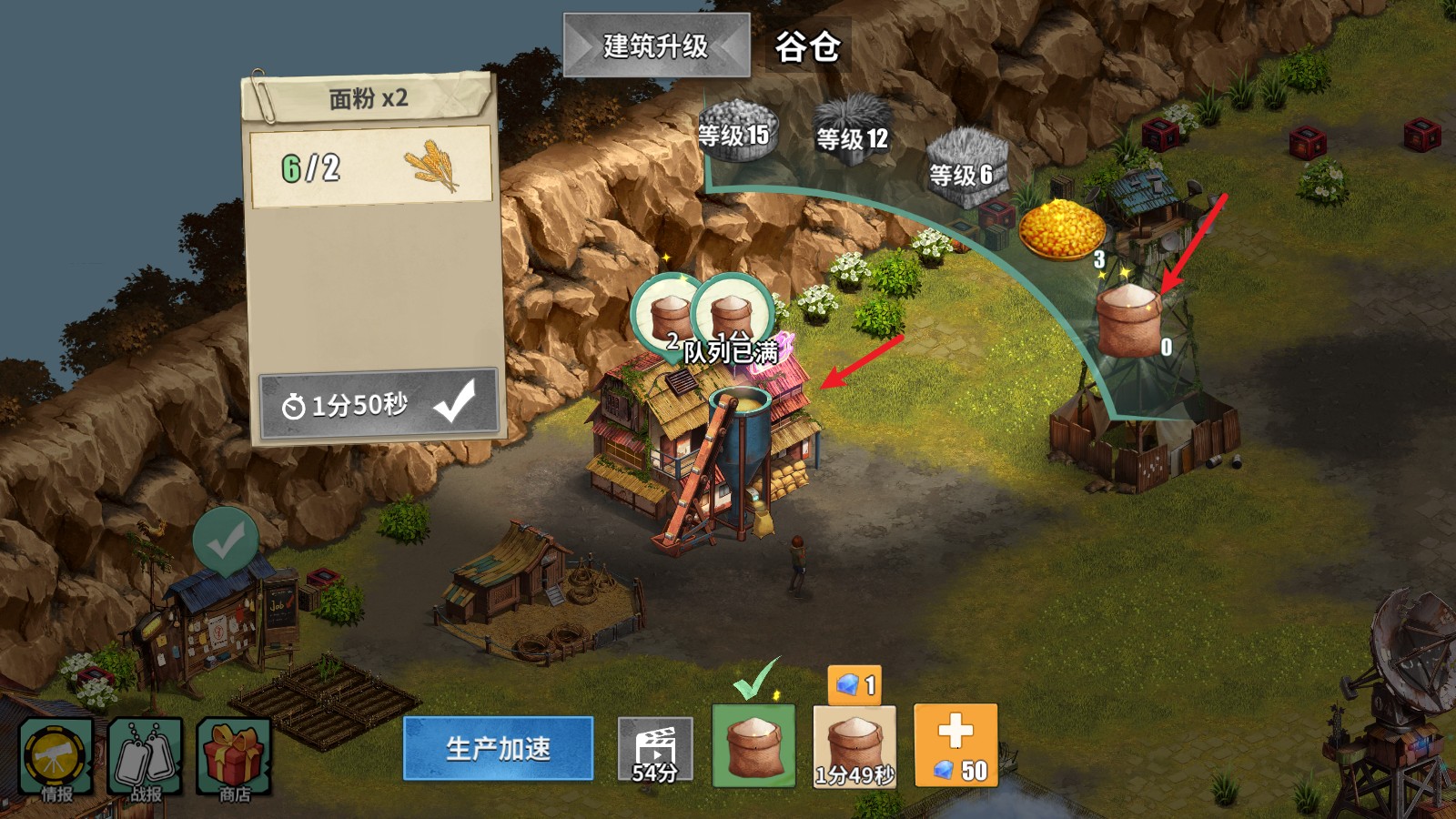1456x819 pixels.
Task: Click the flour sack on the water tower
Action: [x=1127, y=314]
